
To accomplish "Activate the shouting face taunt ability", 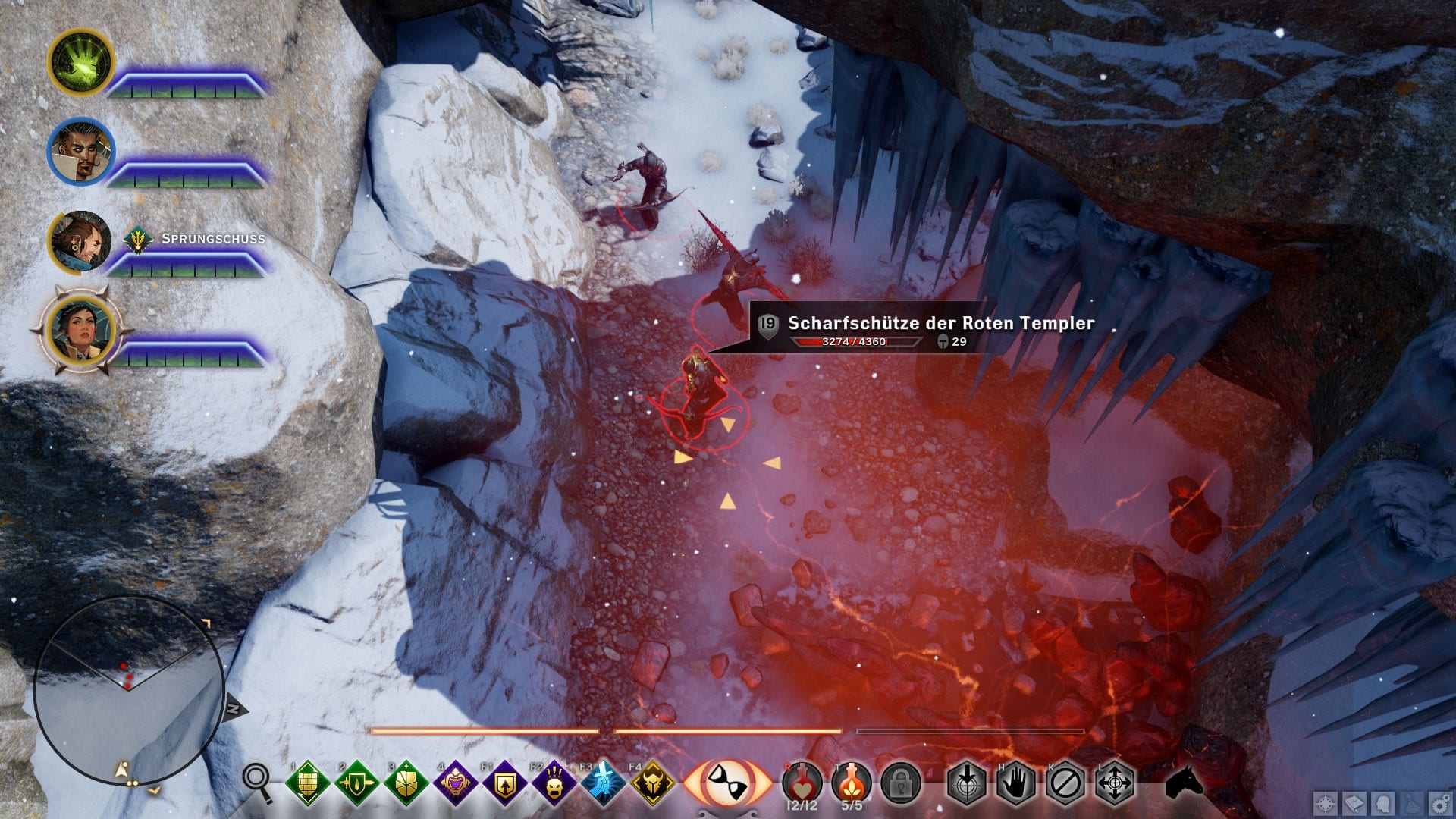I will [554, 783].
